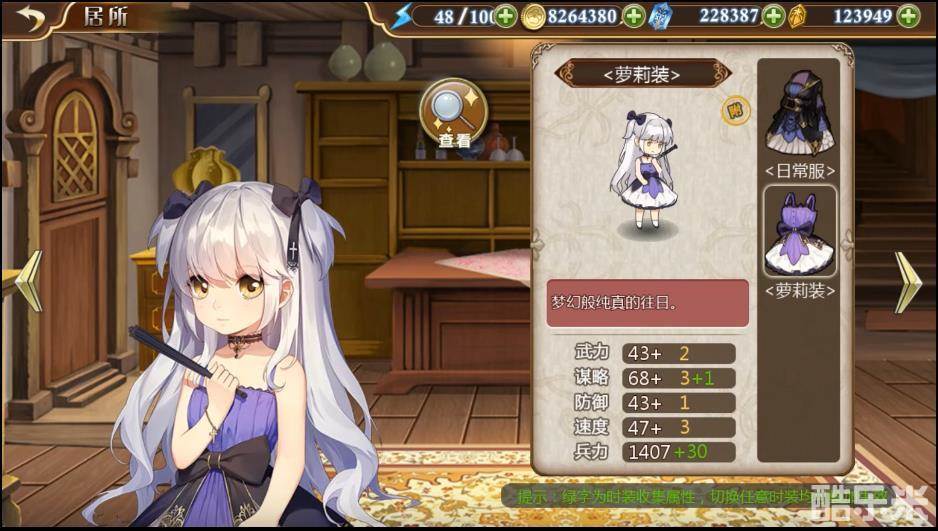The image size is (938, 531).
Task: Add more energy with the plus button
Action: [506, 17]
